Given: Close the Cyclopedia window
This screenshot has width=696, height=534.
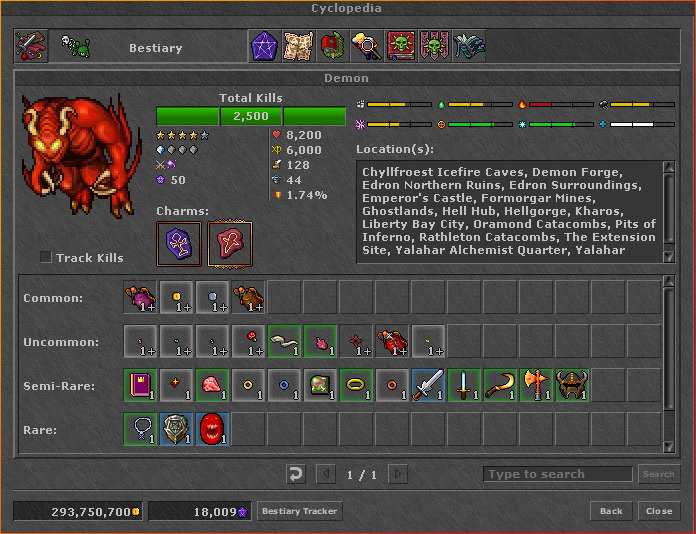Looking at the screenshot, I should [659, 511].
